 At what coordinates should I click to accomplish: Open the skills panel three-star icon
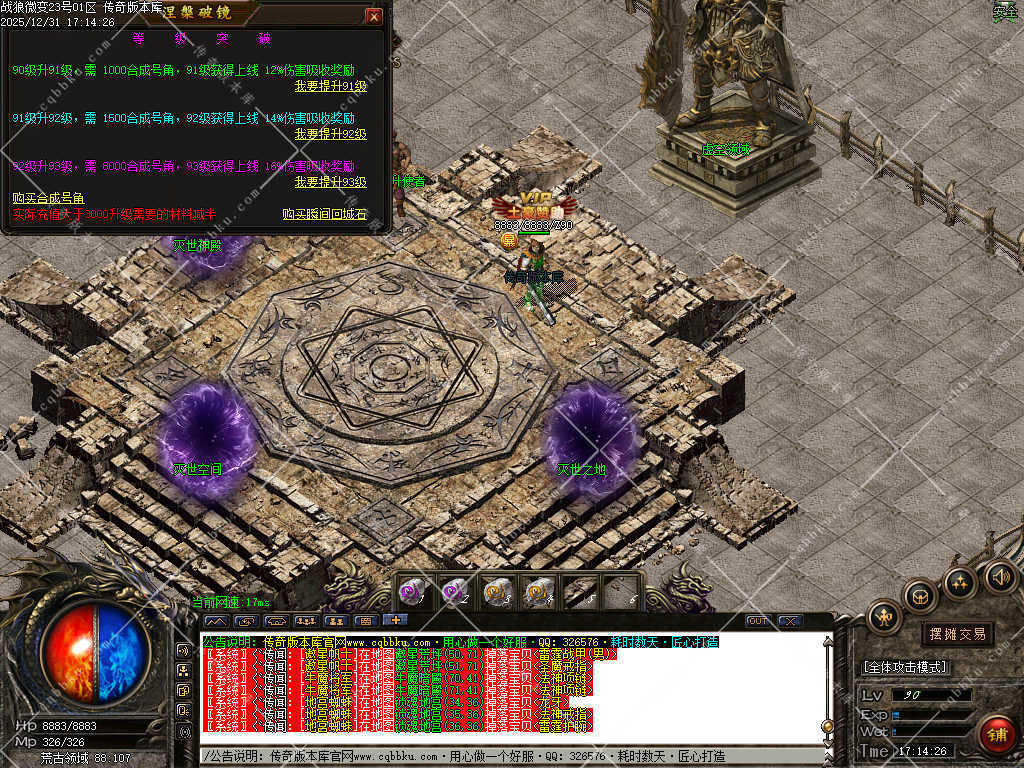960,581
